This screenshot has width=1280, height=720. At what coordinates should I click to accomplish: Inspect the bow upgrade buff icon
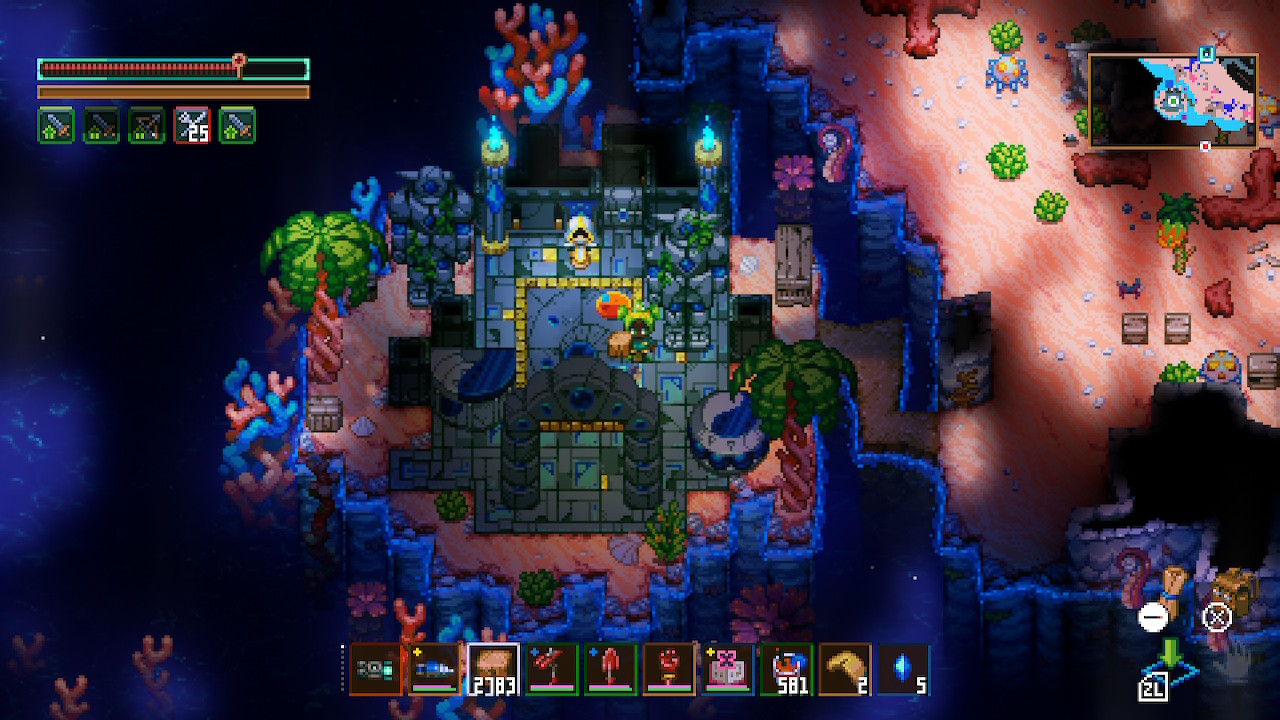point(146,125)
